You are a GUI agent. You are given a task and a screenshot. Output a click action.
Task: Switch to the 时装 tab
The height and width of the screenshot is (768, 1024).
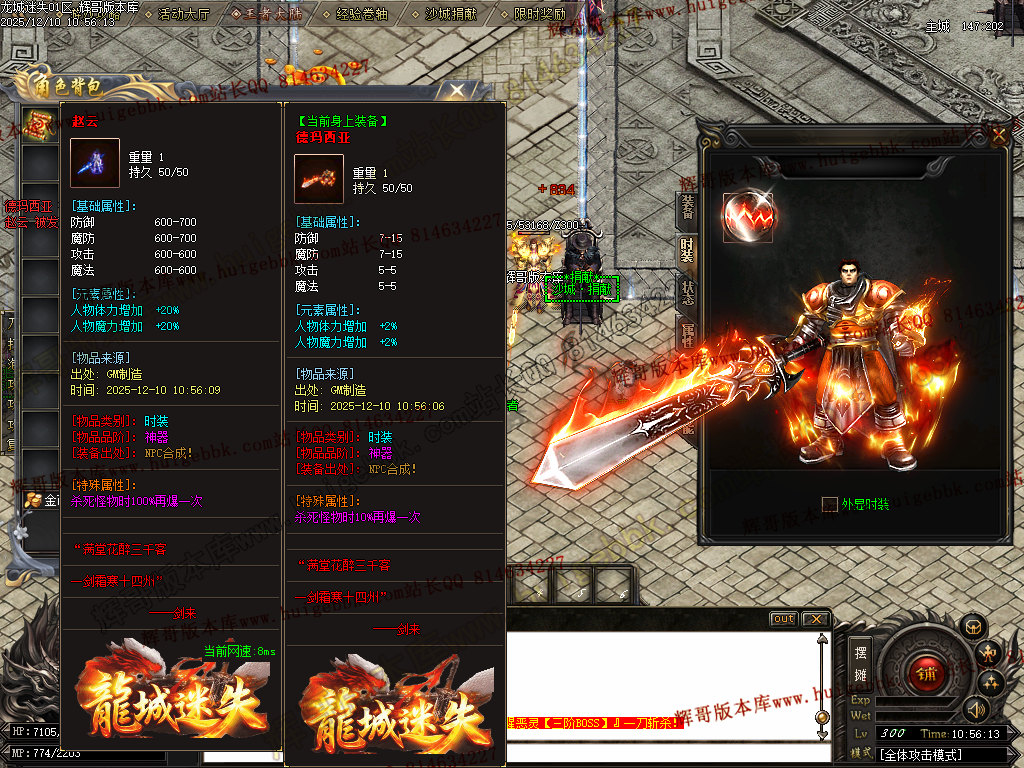click(688, 249)
